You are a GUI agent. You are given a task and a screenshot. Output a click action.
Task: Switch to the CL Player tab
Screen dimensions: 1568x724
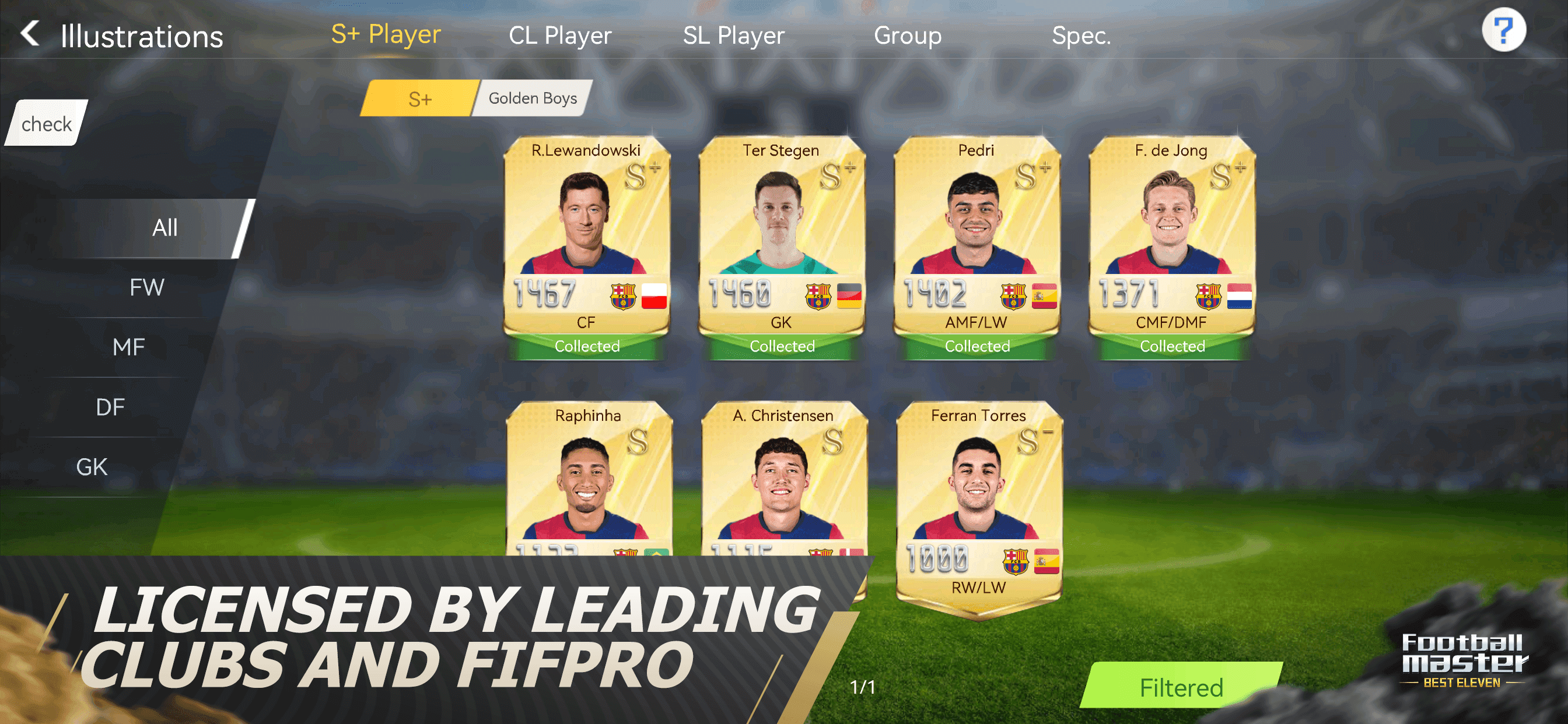point(559,36)
